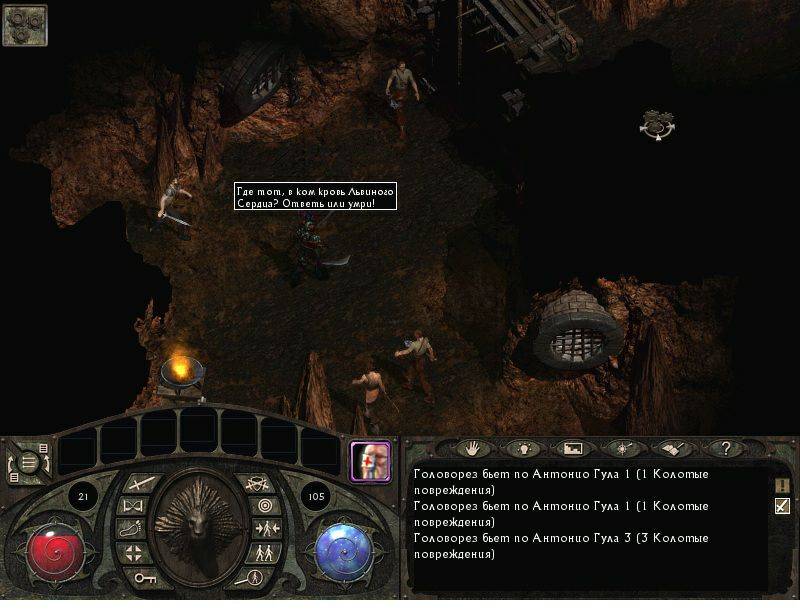The height and width of the screenshot is (614, 800).
Task: Click the key lockpick button
Action: 145,578
